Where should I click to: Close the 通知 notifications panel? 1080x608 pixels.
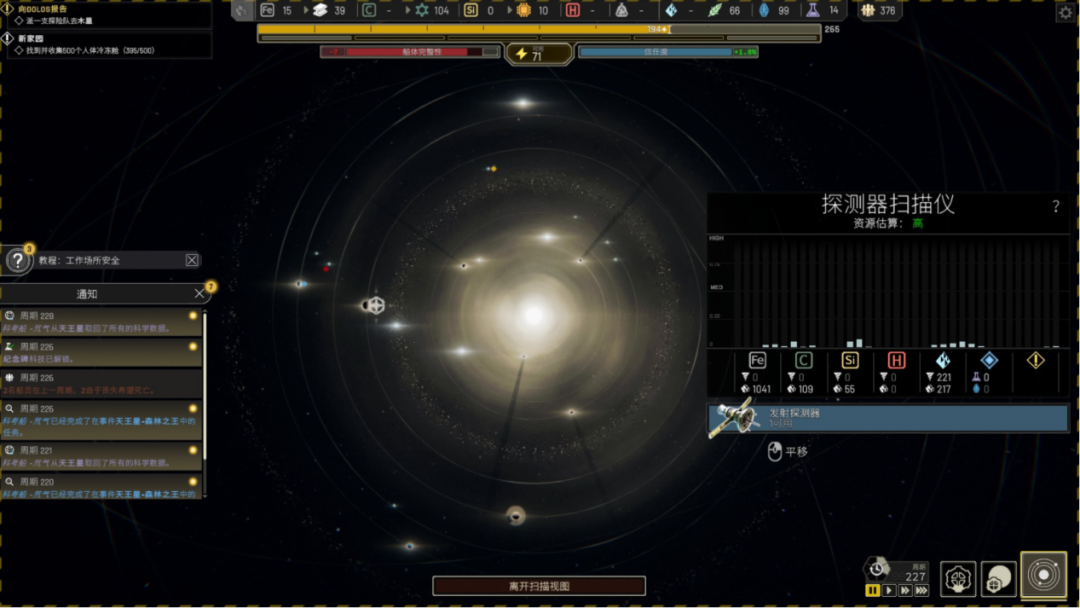pos(199,293)
